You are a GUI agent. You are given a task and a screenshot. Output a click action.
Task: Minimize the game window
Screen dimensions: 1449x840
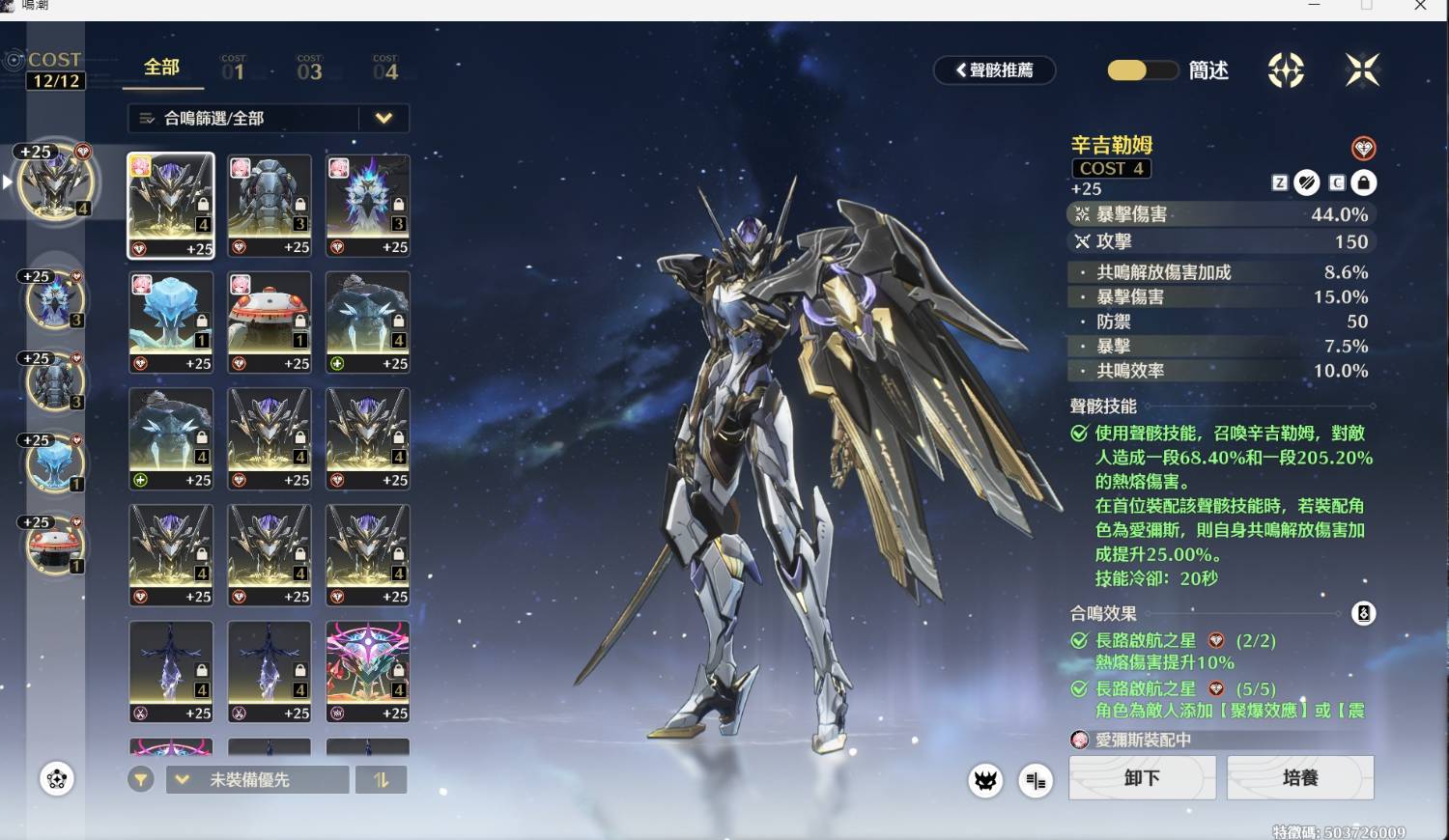point(1314,6)
